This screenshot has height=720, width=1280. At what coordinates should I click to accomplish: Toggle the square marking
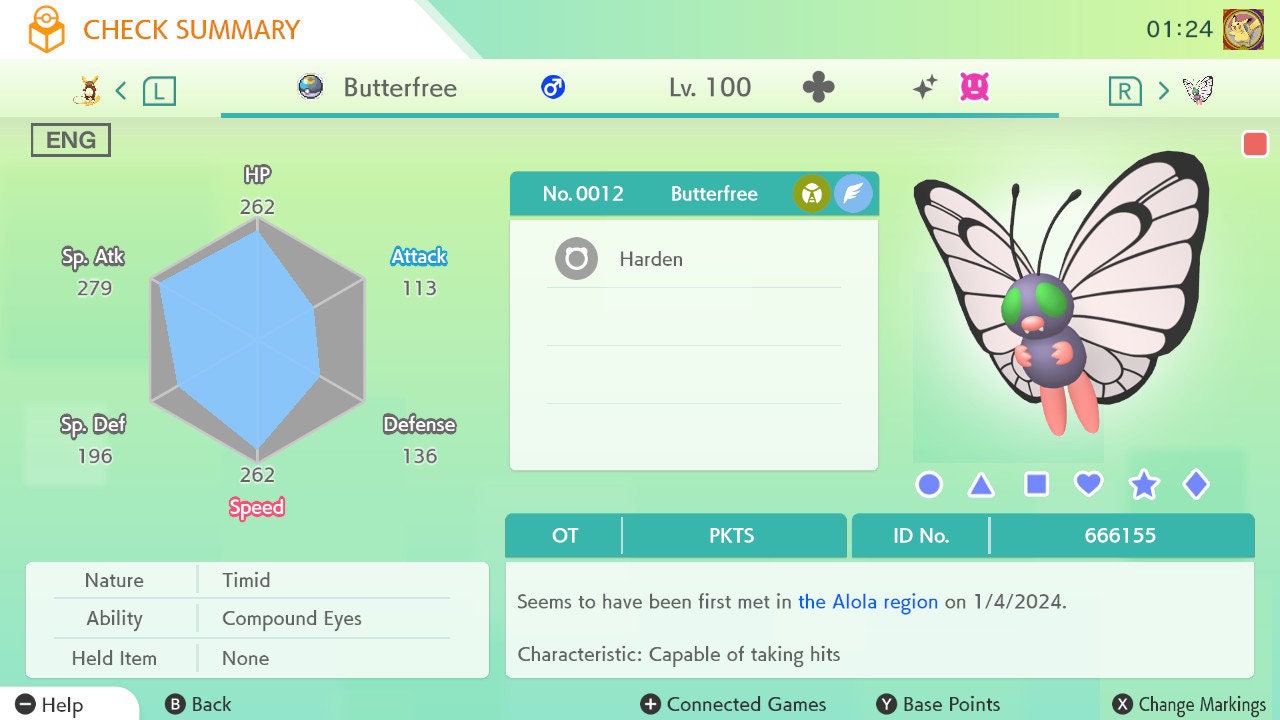tap(1036, 485)
